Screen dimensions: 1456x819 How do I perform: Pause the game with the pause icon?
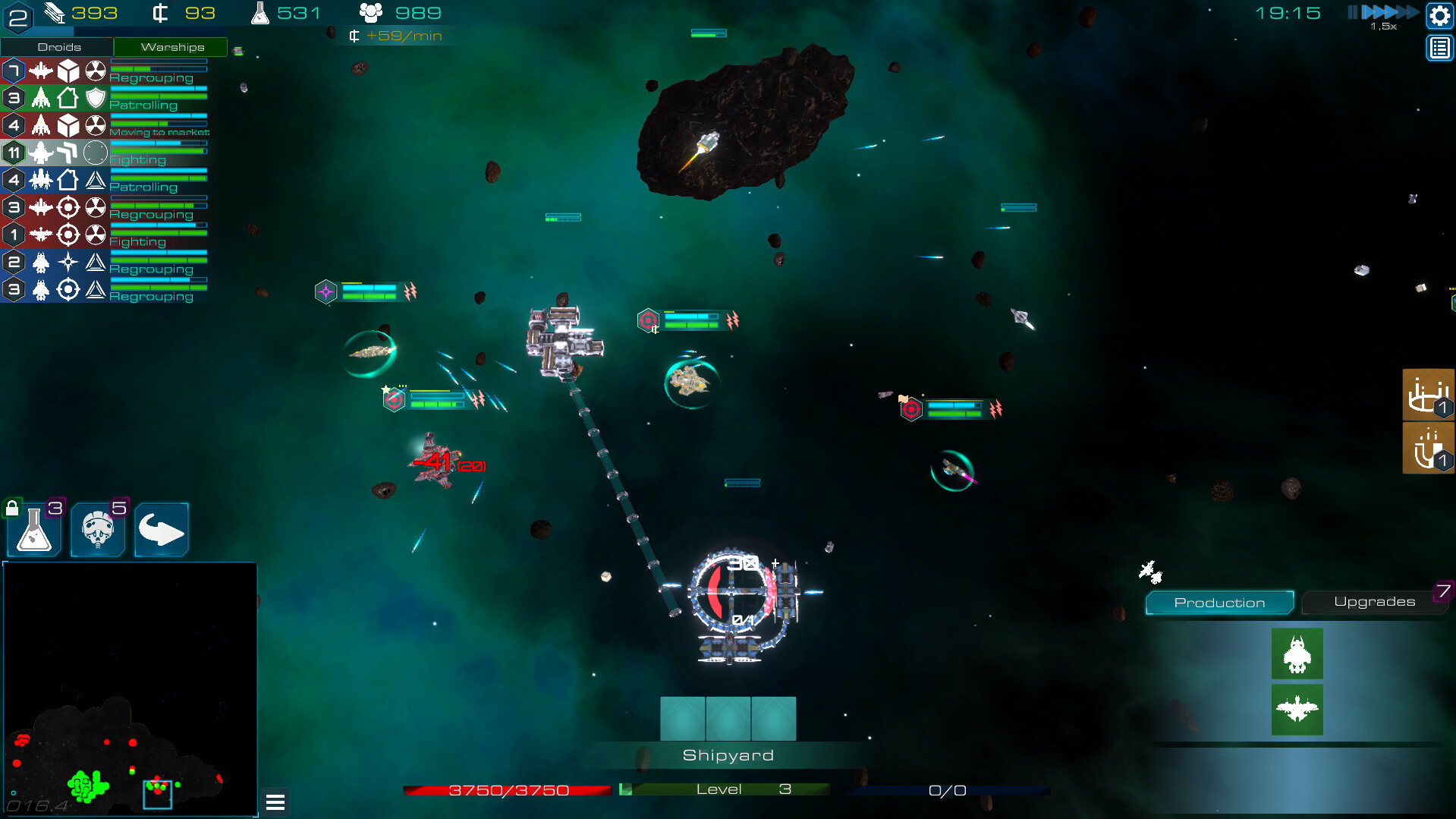pos(1351,12)
